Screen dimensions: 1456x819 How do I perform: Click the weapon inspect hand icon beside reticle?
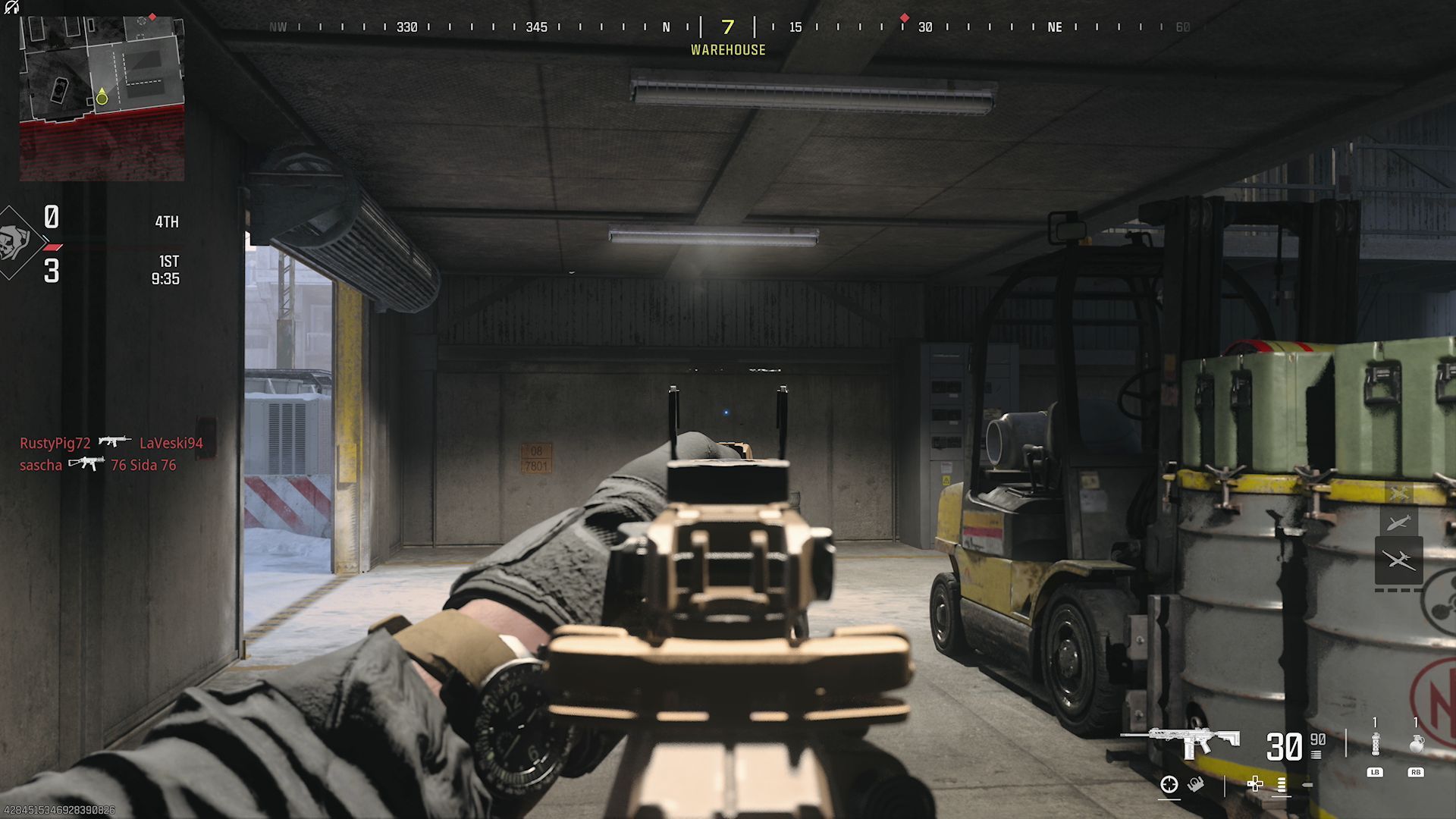[x=1196, y=785]
